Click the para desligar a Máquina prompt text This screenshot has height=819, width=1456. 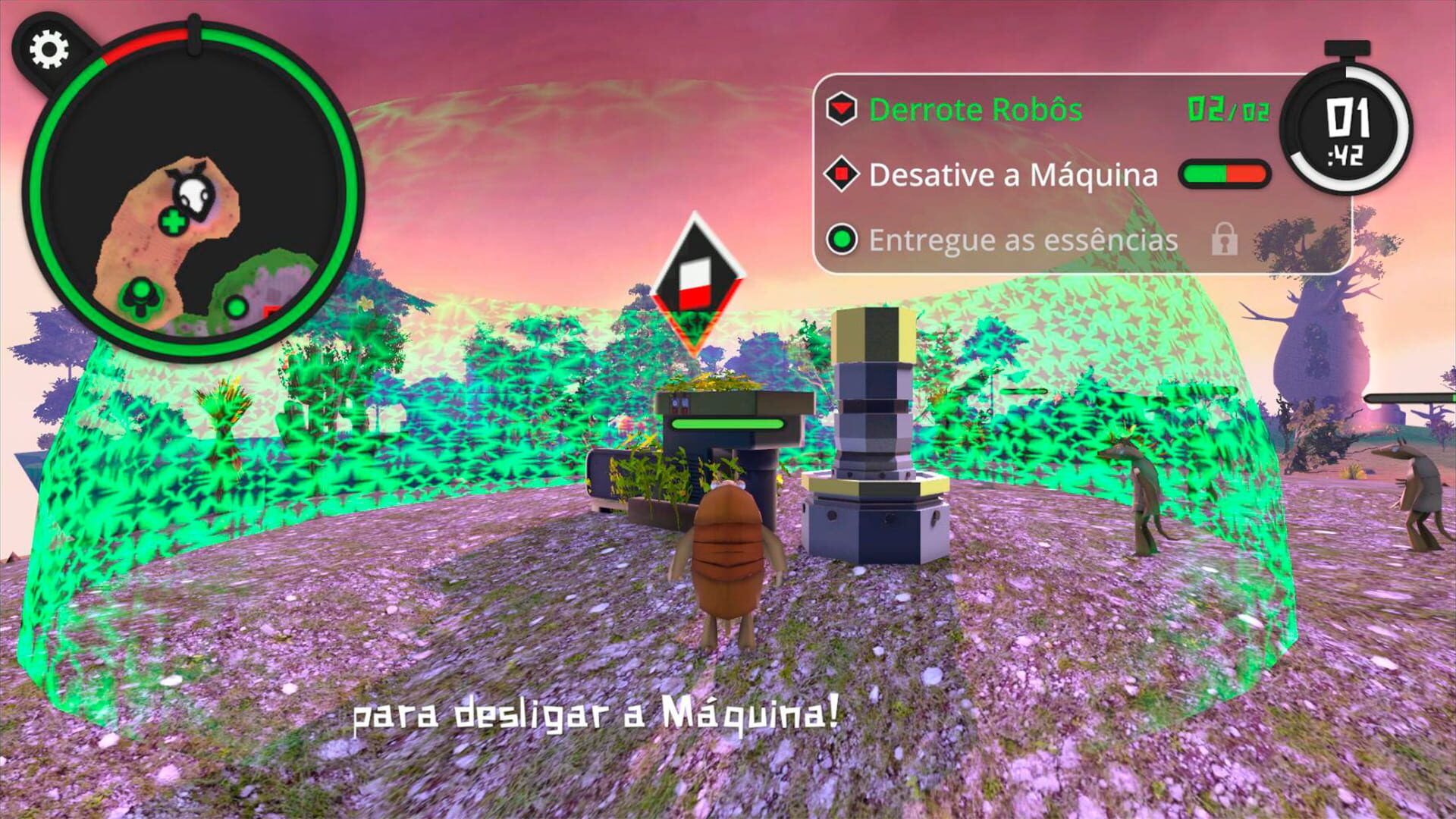(595, 711)
